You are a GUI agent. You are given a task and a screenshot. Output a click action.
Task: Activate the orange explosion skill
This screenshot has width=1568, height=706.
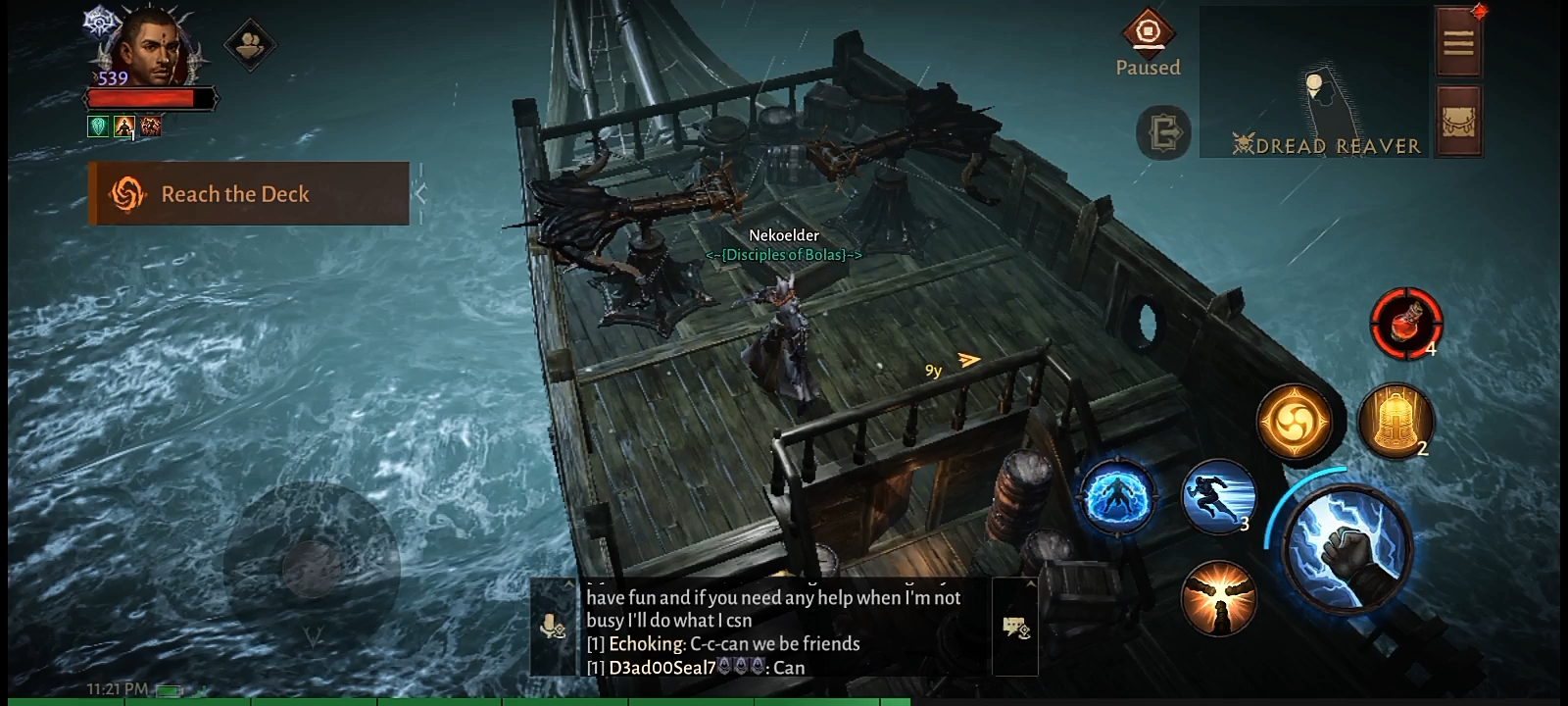pyautogui.click(x=1218, y=597)
